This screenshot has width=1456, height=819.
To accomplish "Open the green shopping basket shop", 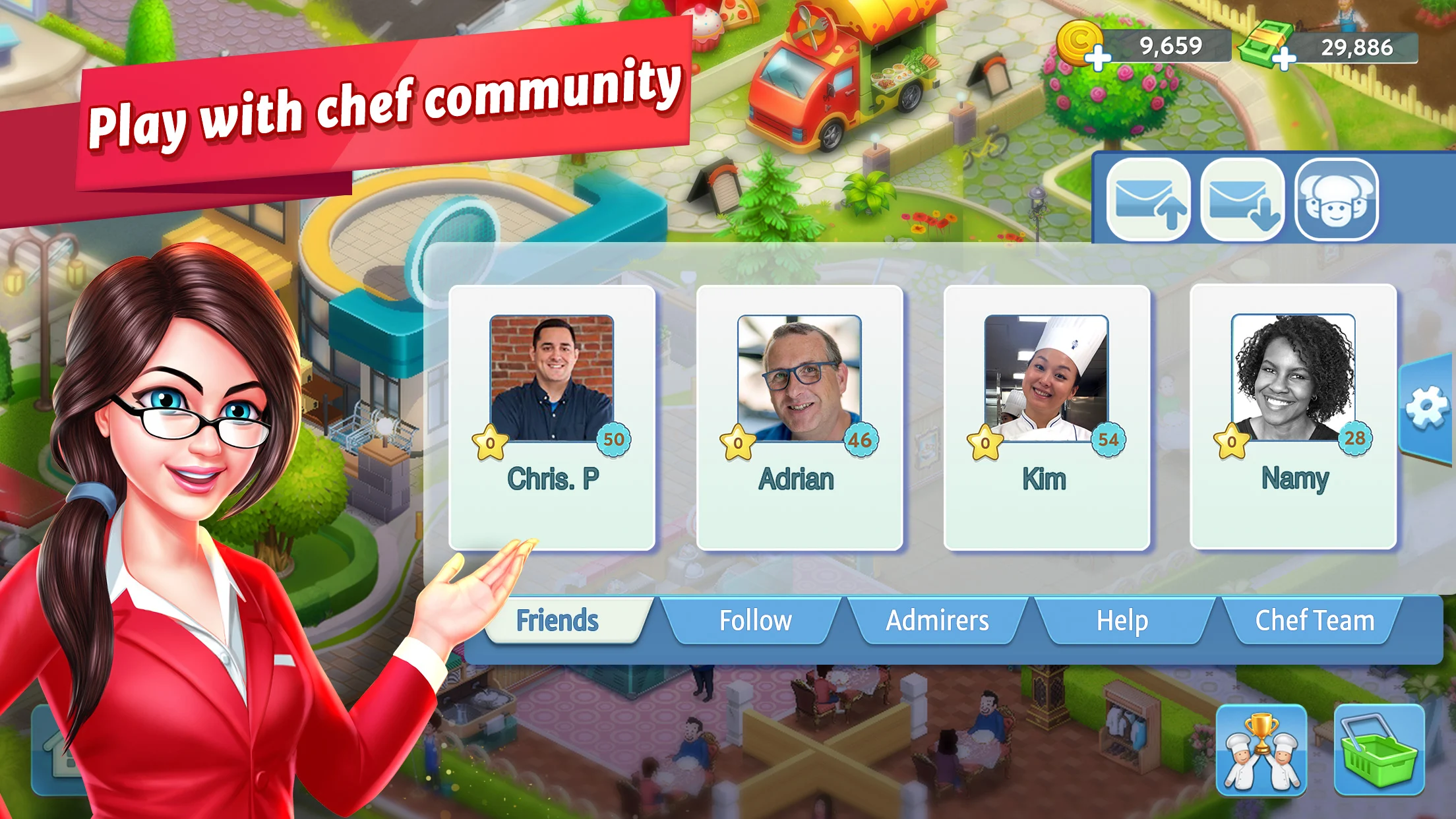I will pos(1379,750).
